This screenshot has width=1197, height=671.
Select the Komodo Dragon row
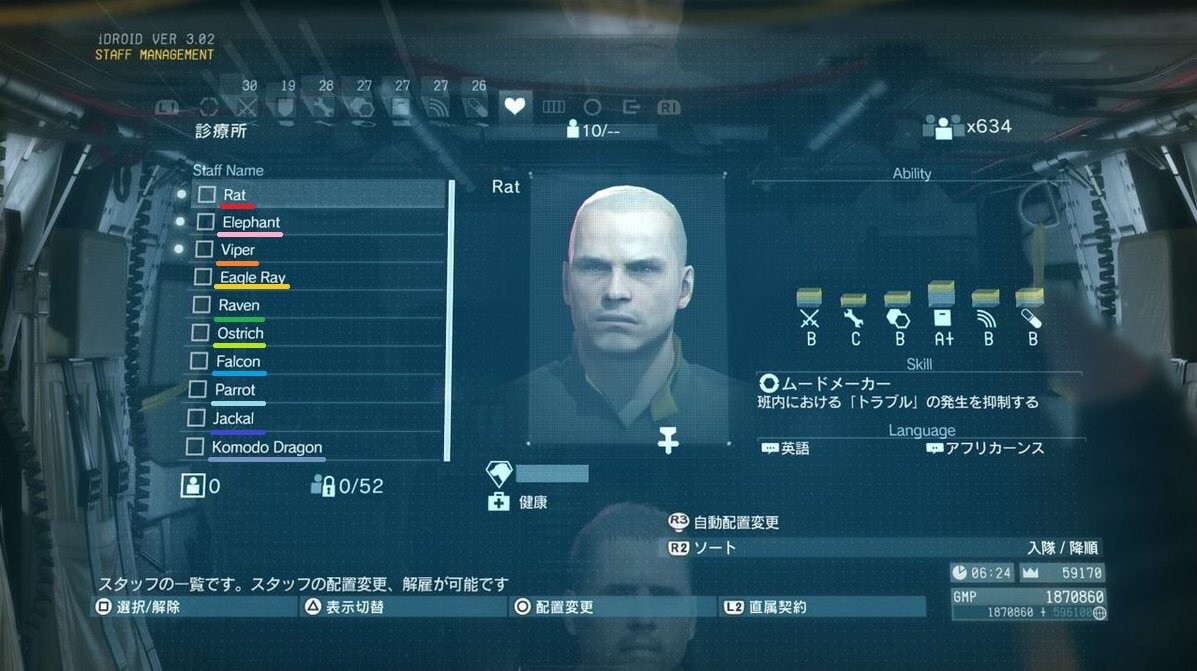click(x=266, y=447)
